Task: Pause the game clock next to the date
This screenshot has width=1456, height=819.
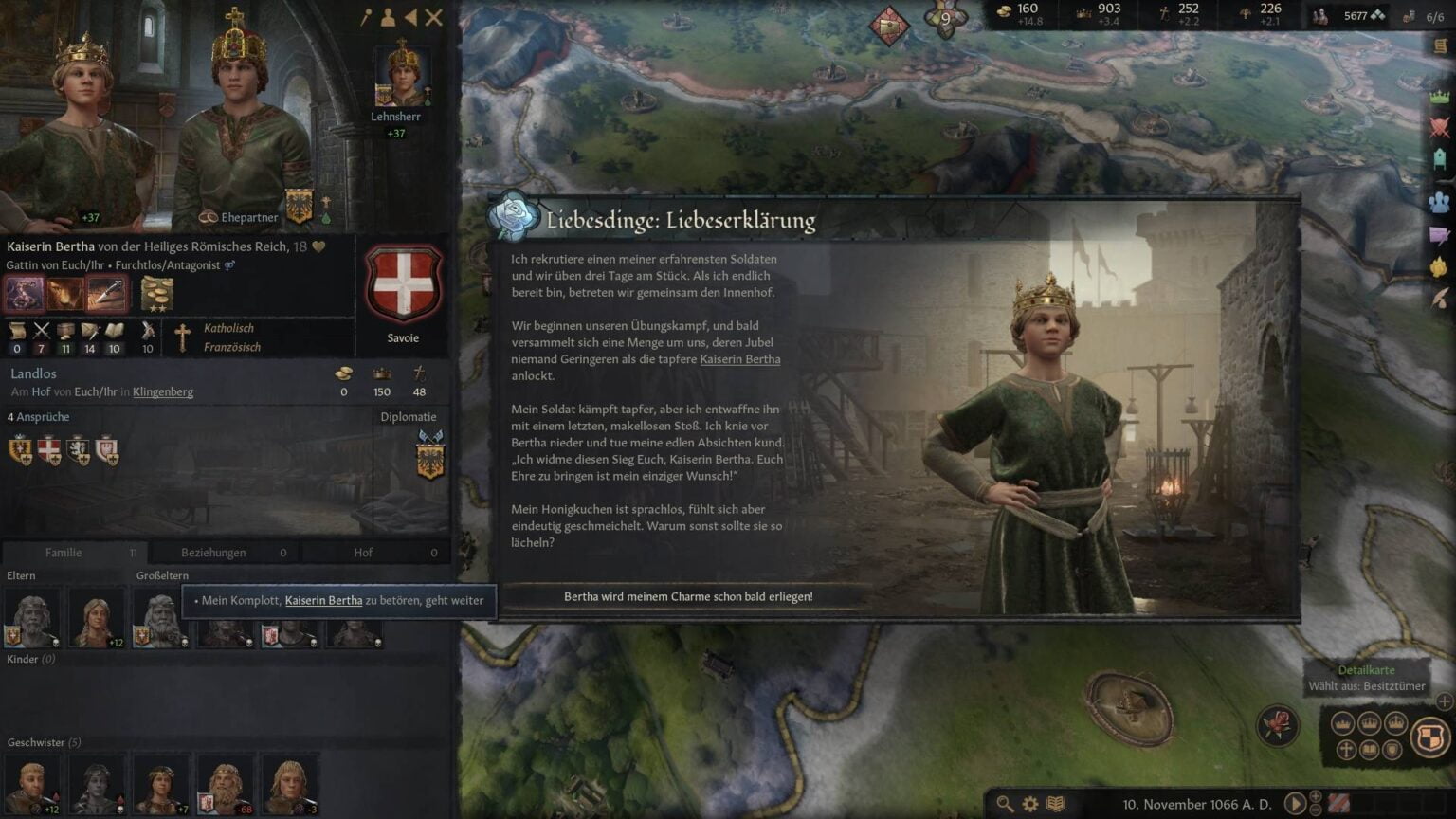Action: coord(1296,803)
